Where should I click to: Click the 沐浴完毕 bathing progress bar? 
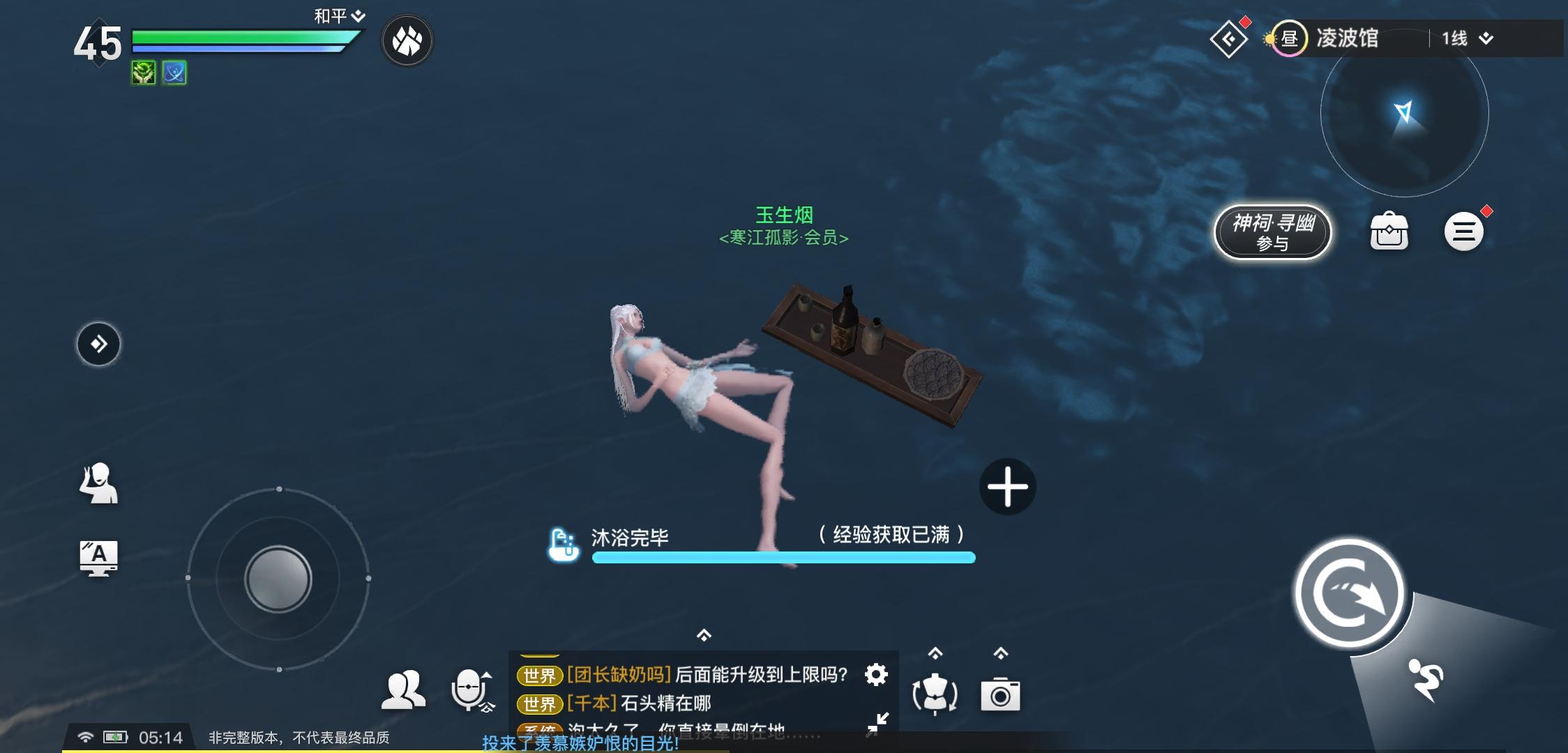(x=783, y=557)
